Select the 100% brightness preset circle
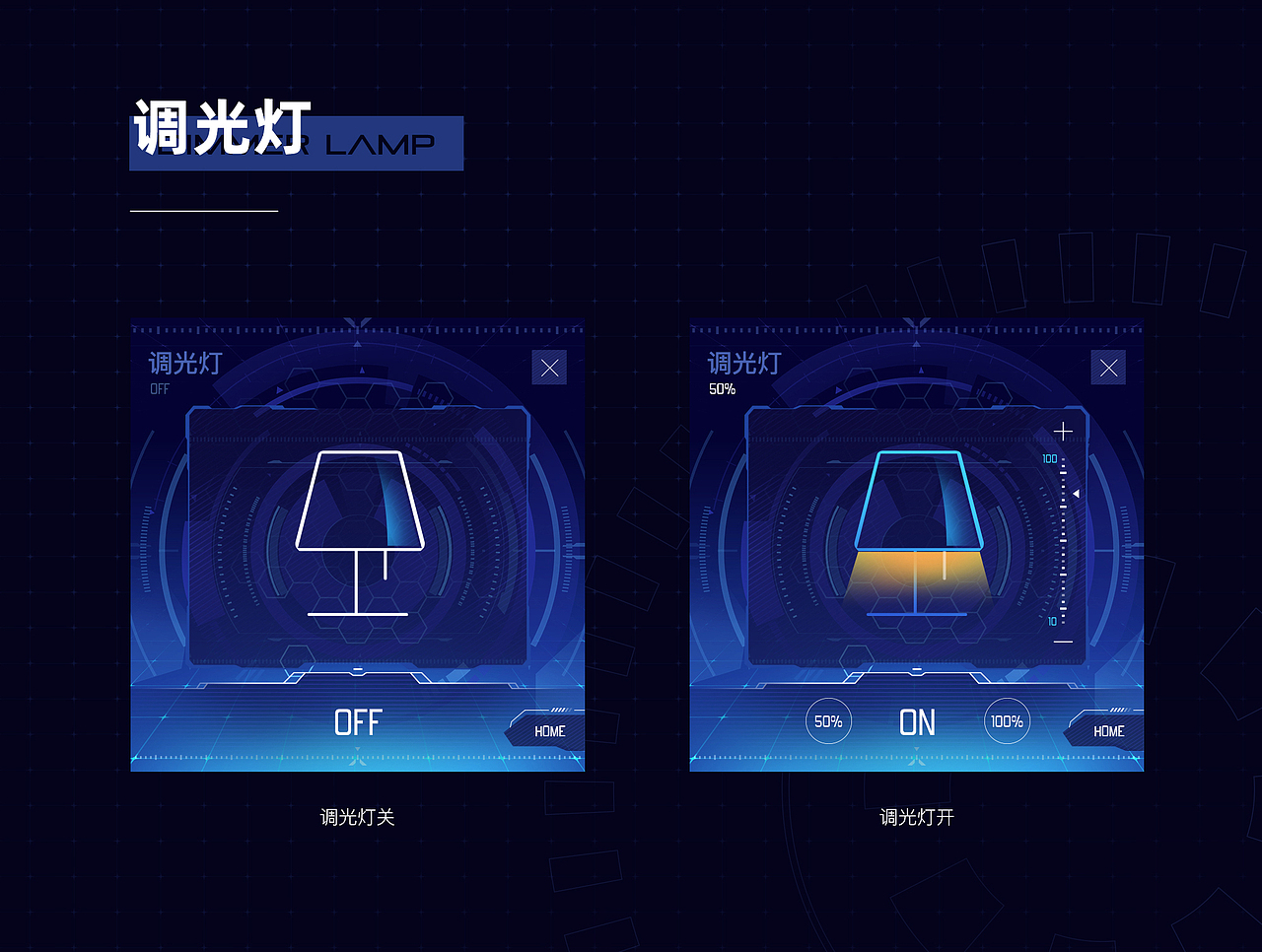The height and width of the screenshot is (952, 1262). tap(1006, 720)
